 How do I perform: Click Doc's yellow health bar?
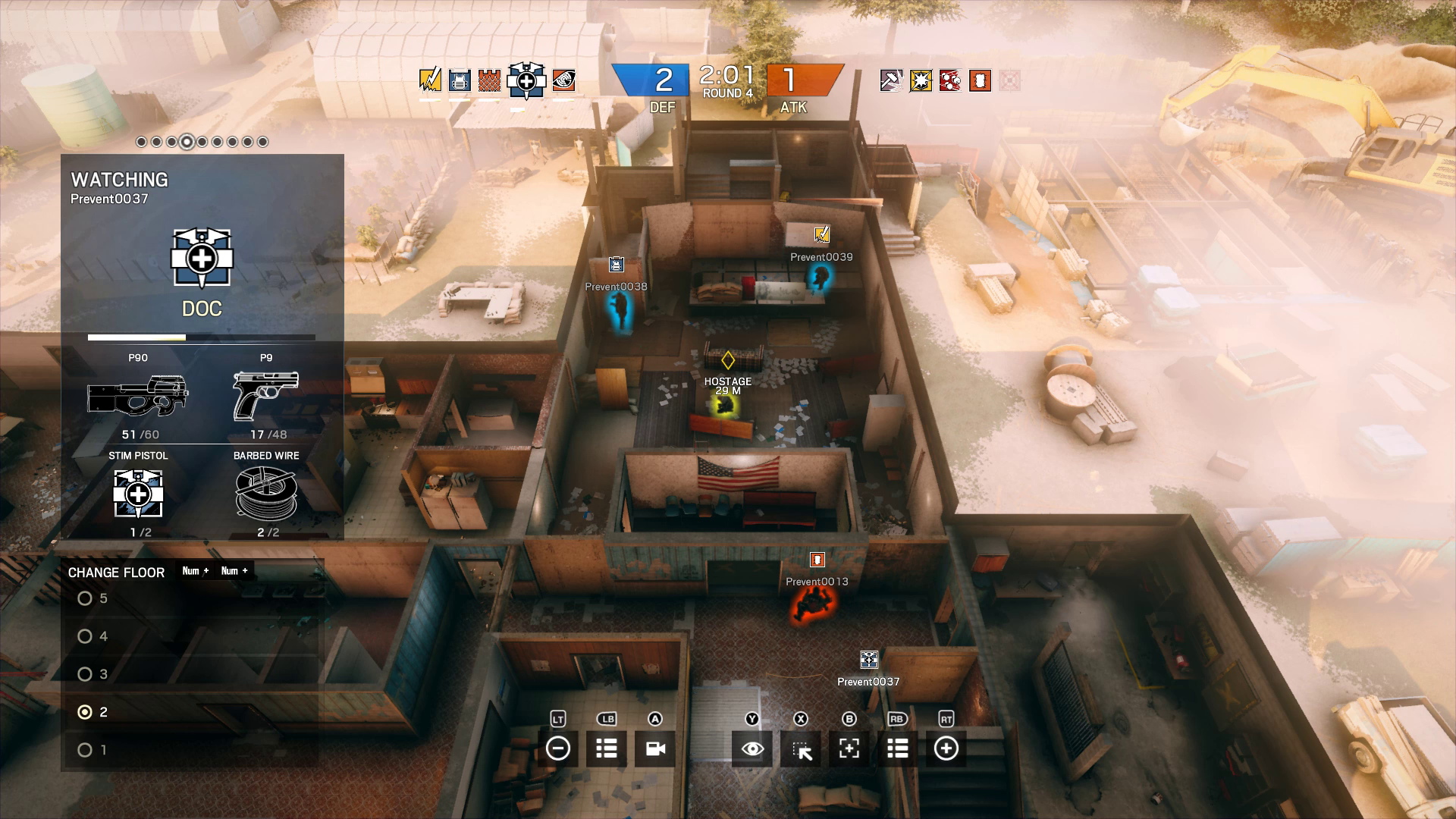[x=136, y=335]
